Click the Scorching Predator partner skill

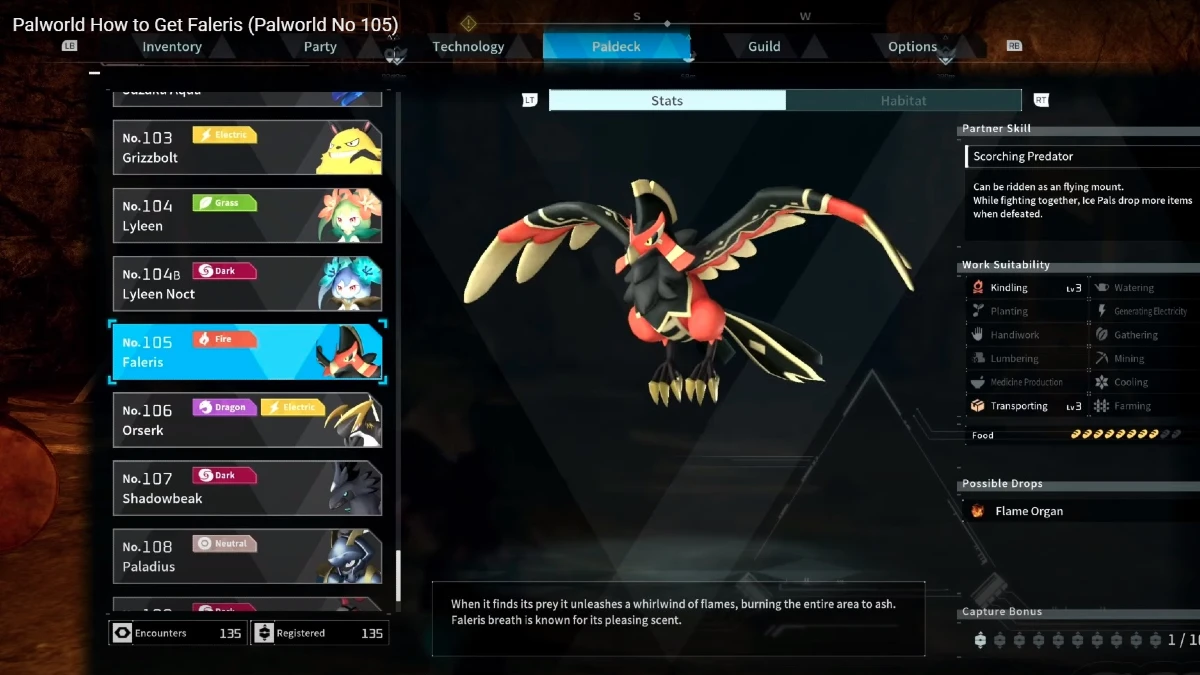pos(1080,156)
